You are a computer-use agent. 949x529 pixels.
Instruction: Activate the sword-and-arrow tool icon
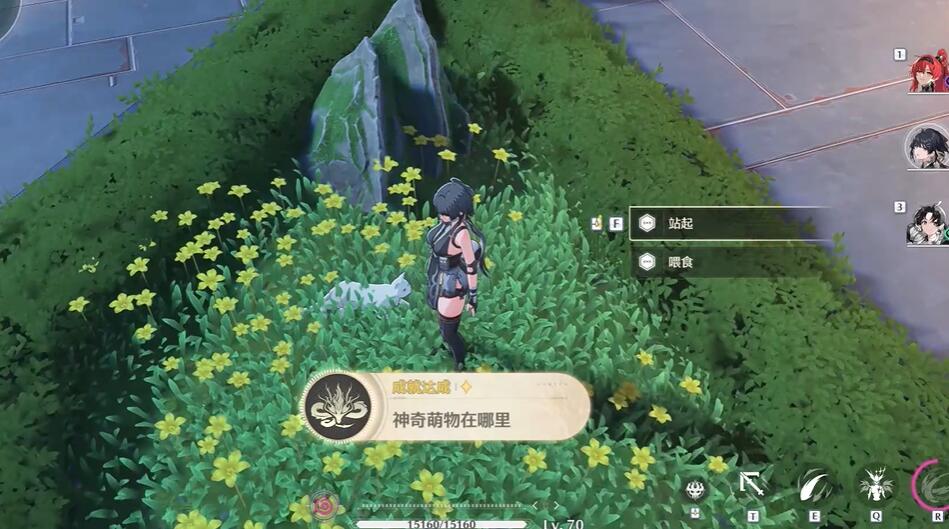pyautogui.click(x=752, y=486)
